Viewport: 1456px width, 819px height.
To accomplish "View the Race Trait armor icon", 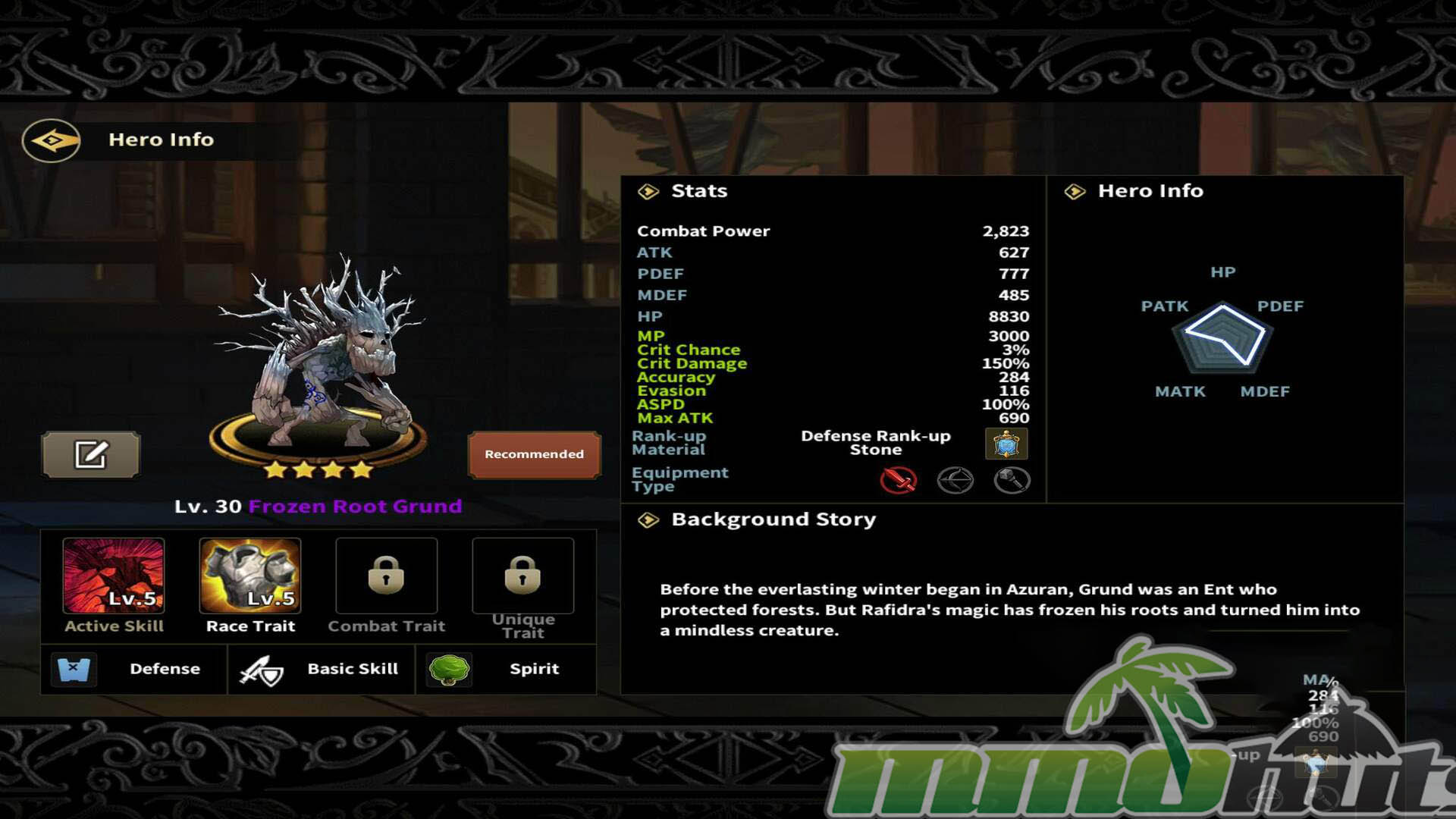I will (250, 576).
